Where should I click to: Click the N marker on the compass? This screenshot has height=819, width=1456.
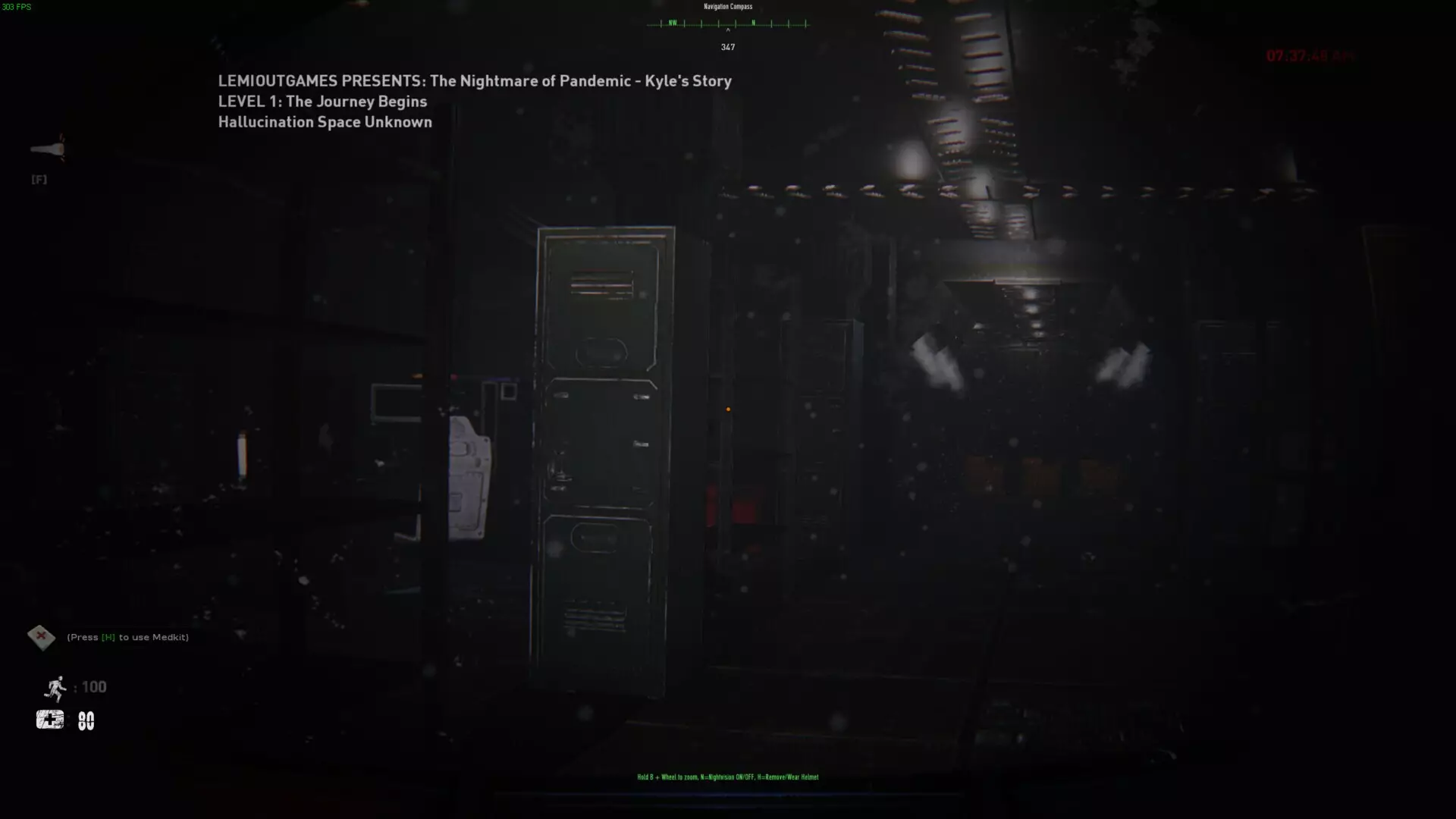[x=752, y=24]
